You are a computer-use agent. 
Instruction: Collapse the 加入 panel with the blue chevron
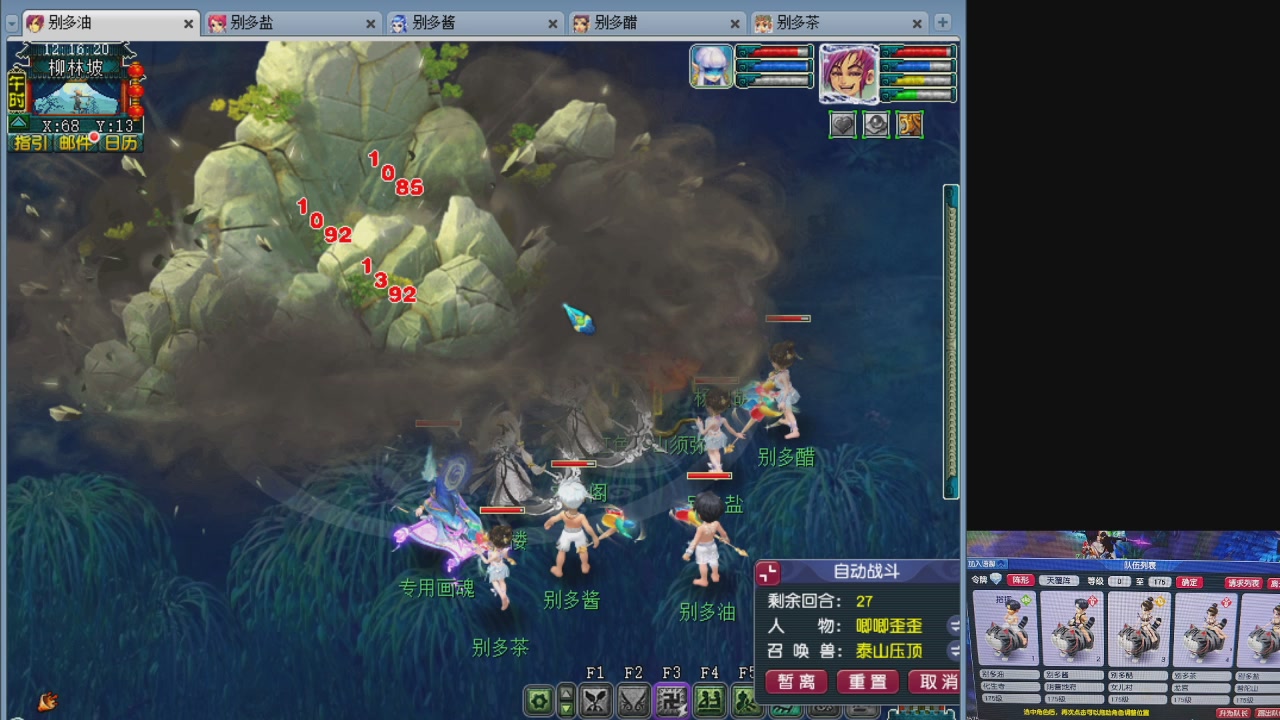pos(1001,563)
